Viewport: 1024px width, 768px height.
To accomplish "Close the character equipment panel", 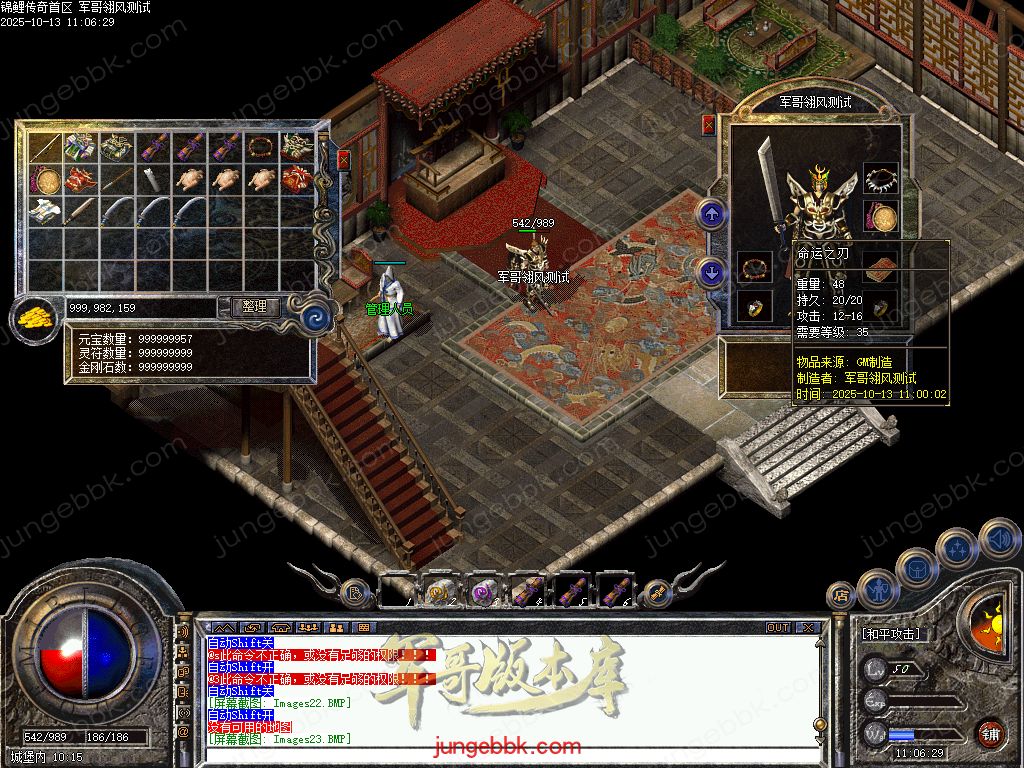I will [x=709, y=125].
